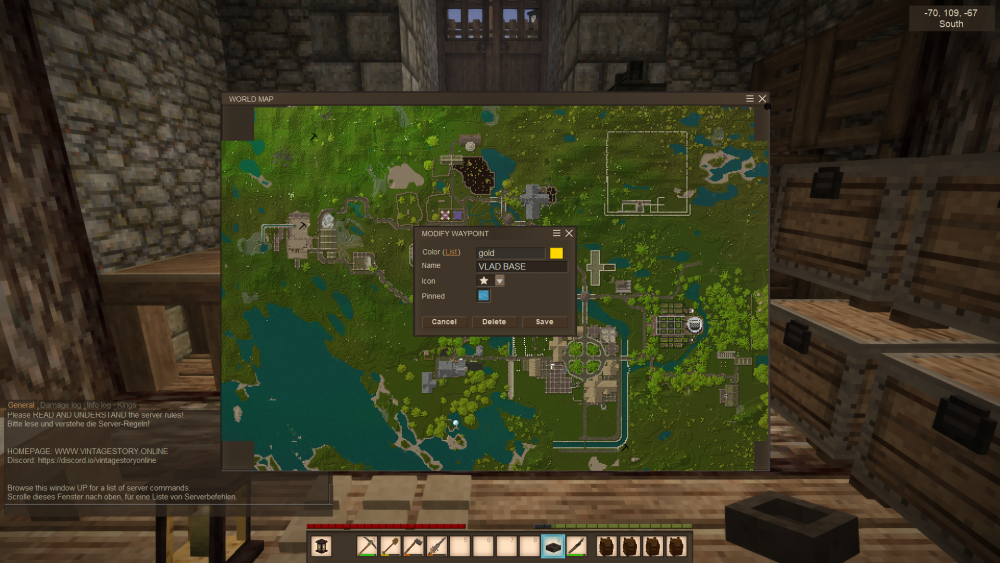
Task: Close the Modify Waypoint dialog with X
Action: pos(569,233)
